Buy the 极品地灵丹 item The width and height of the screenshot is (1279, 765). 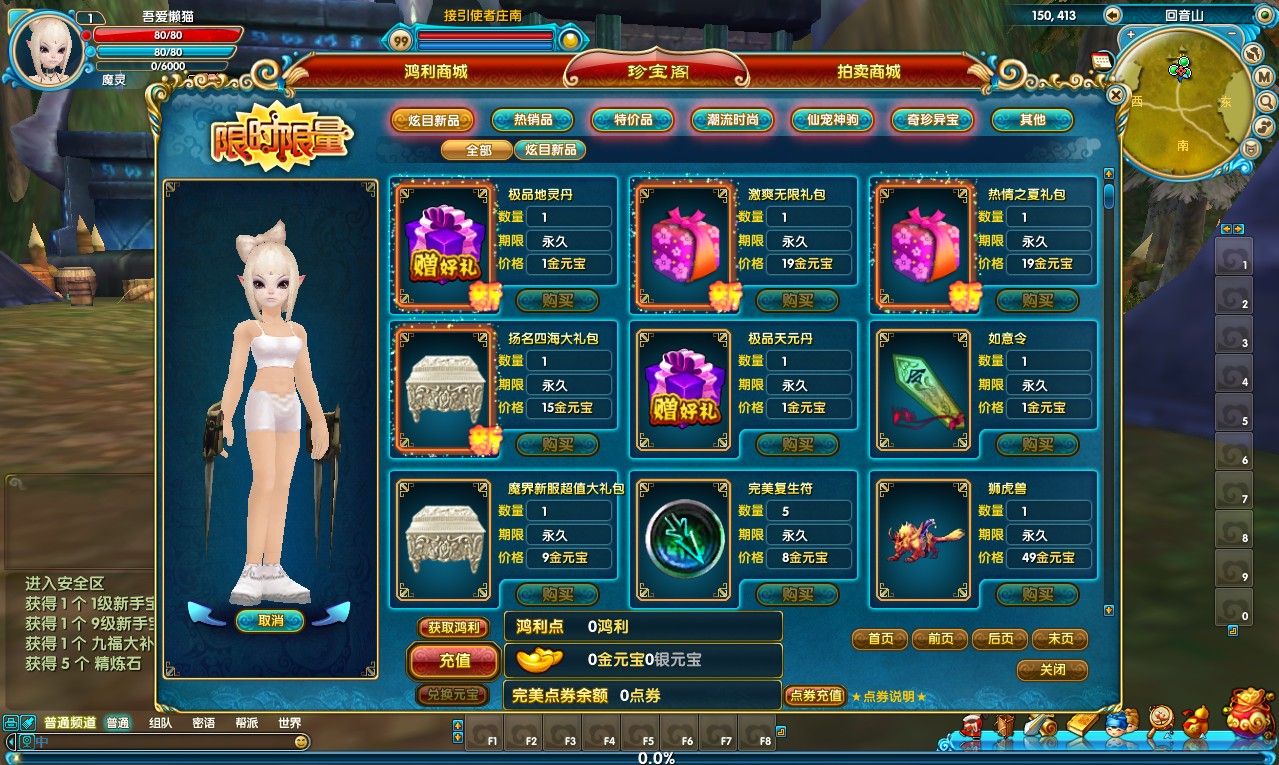[x=557, y=300]
